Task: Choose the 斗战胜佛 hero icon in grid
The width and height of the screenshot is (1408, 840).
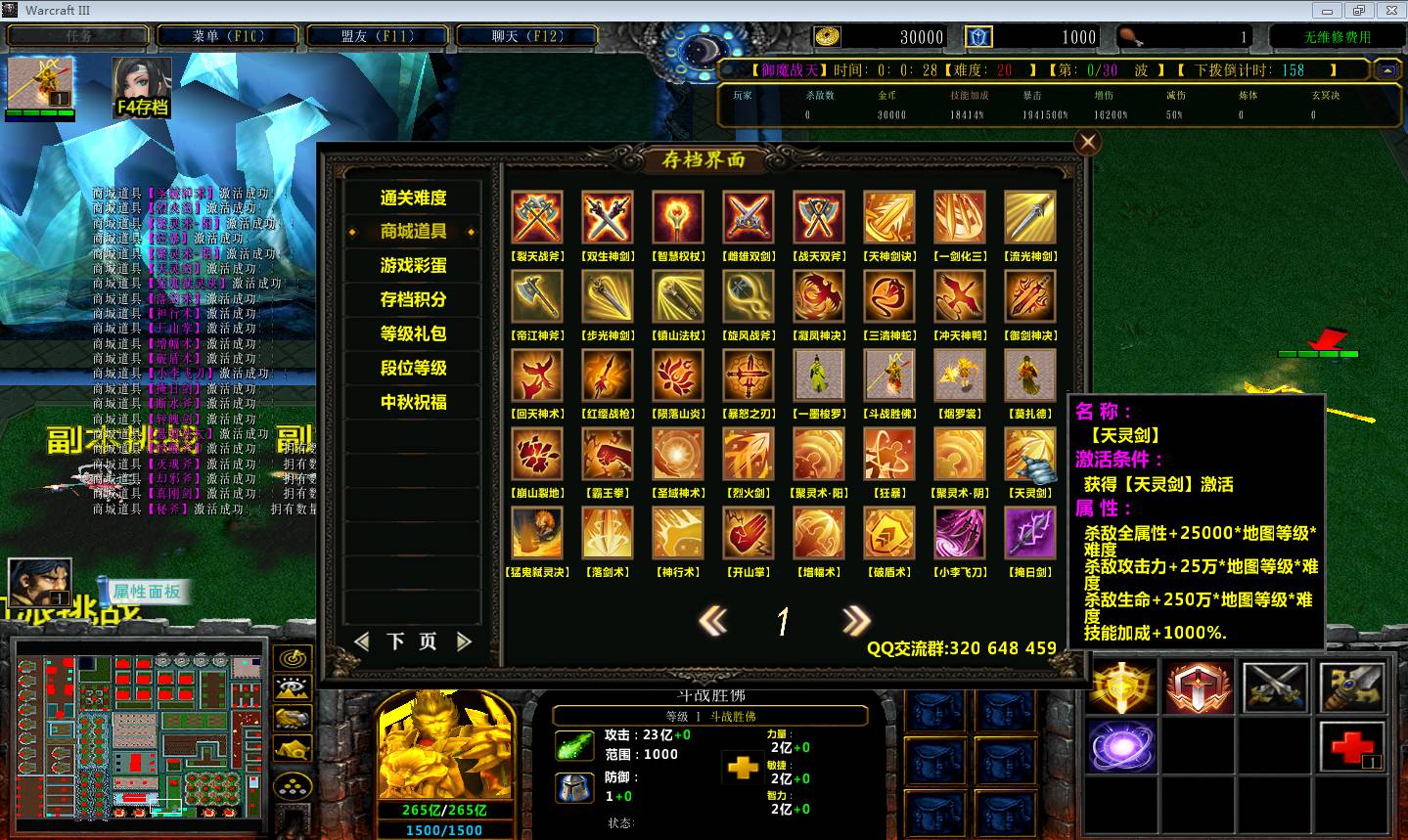Action: point(889,375)
